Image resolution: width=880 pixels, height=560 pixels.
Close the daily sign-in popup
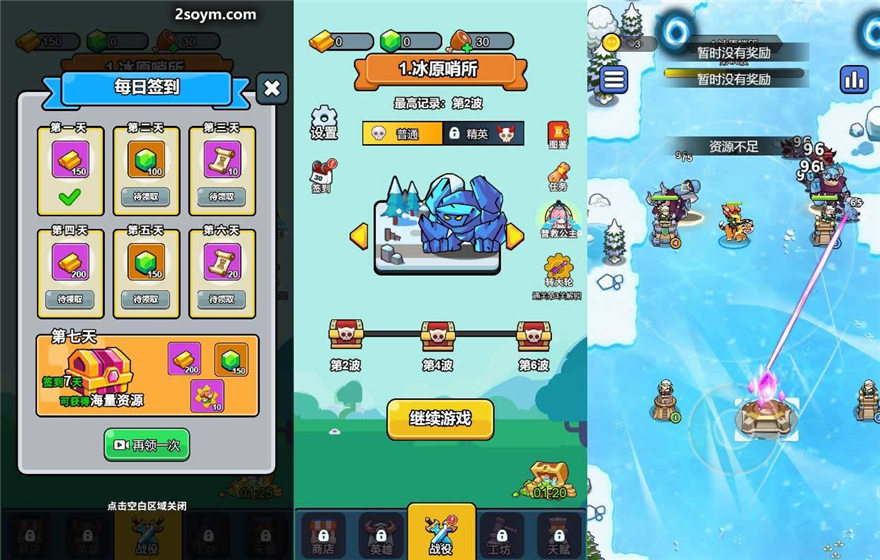coord(272,89)
